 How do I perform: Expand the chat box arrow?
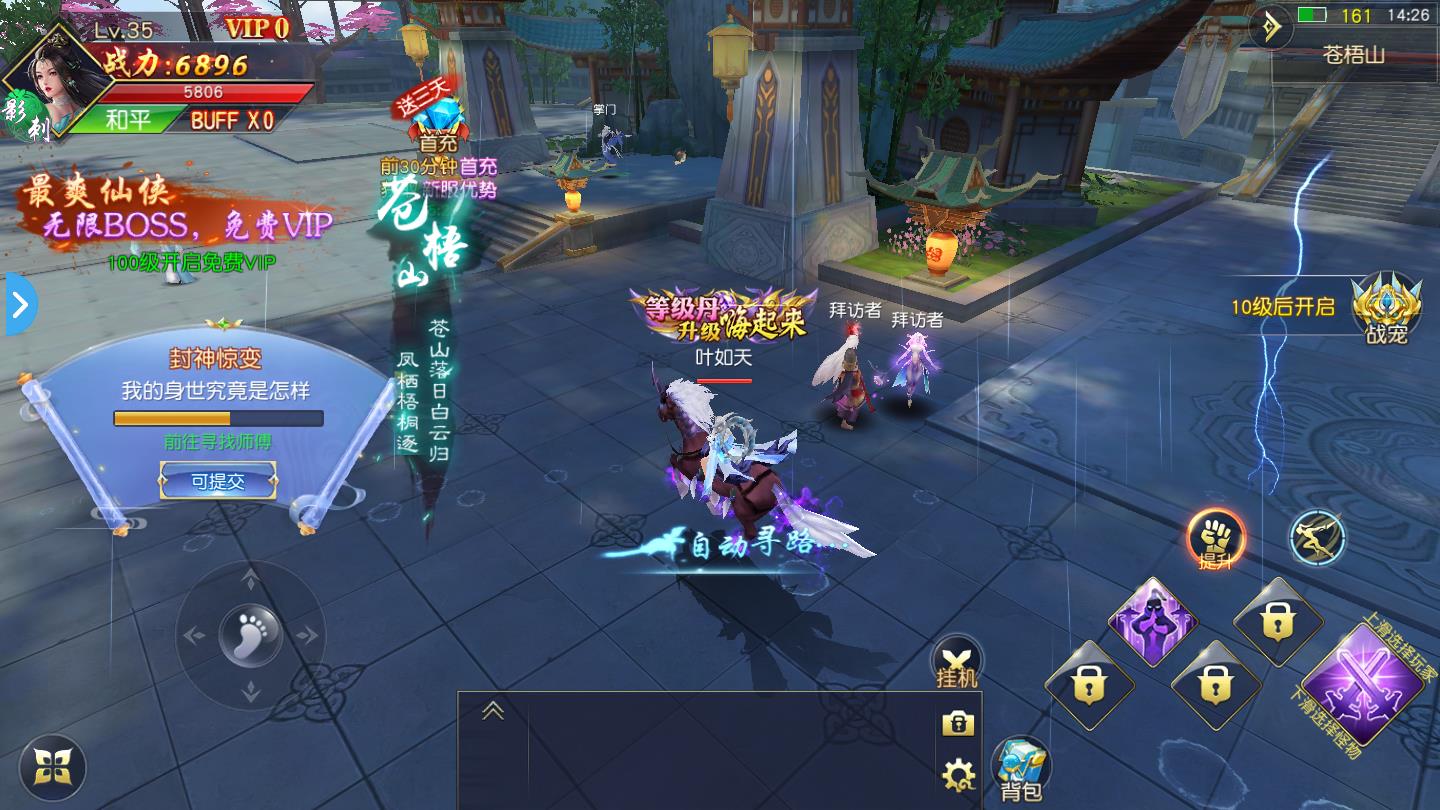493,711
